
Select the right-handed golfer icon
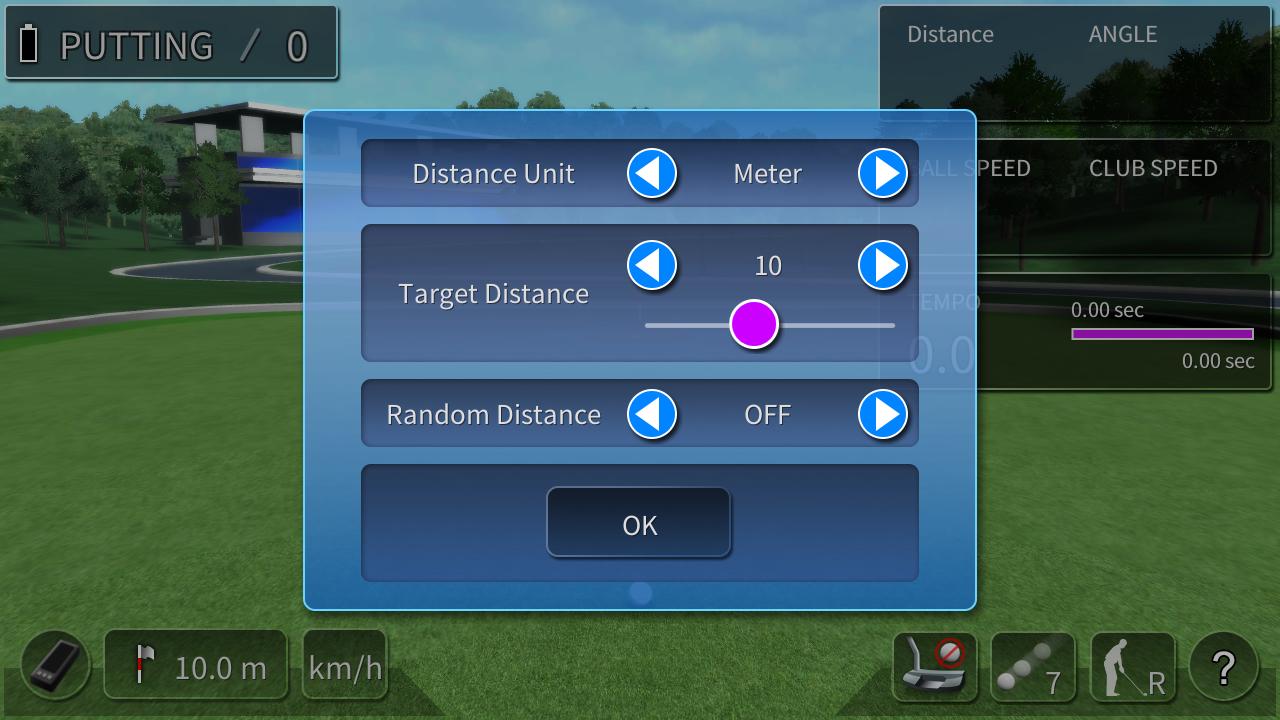click(1132, 666)
